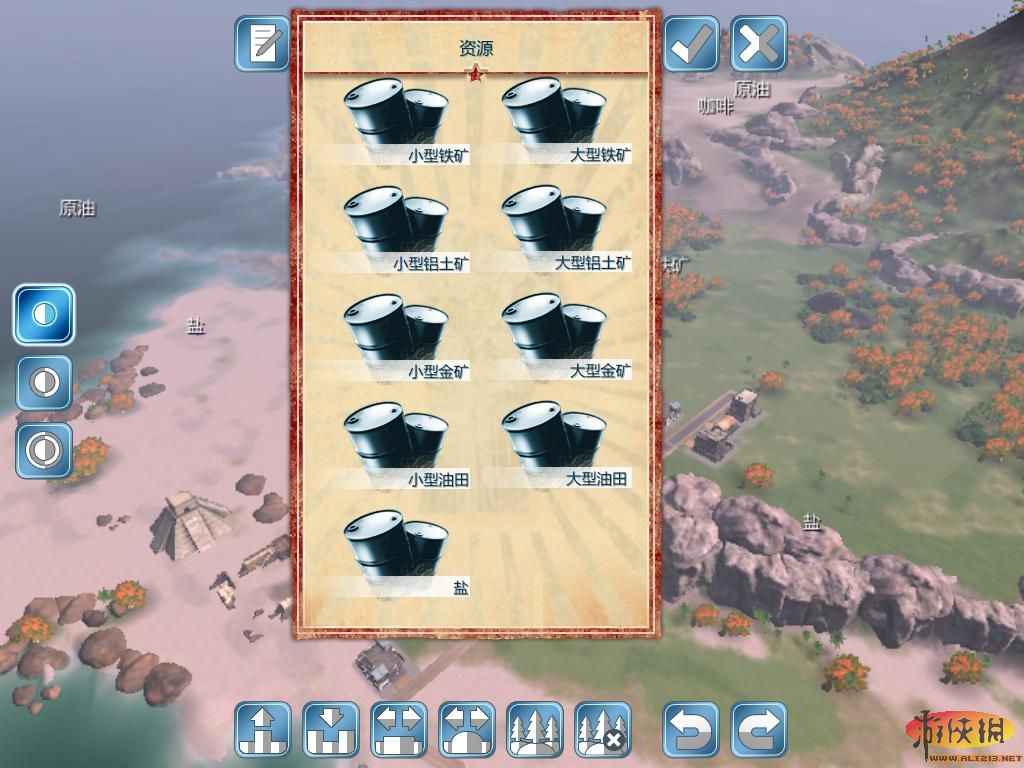Choose the remove trees tool

click(x=603, y=729)
